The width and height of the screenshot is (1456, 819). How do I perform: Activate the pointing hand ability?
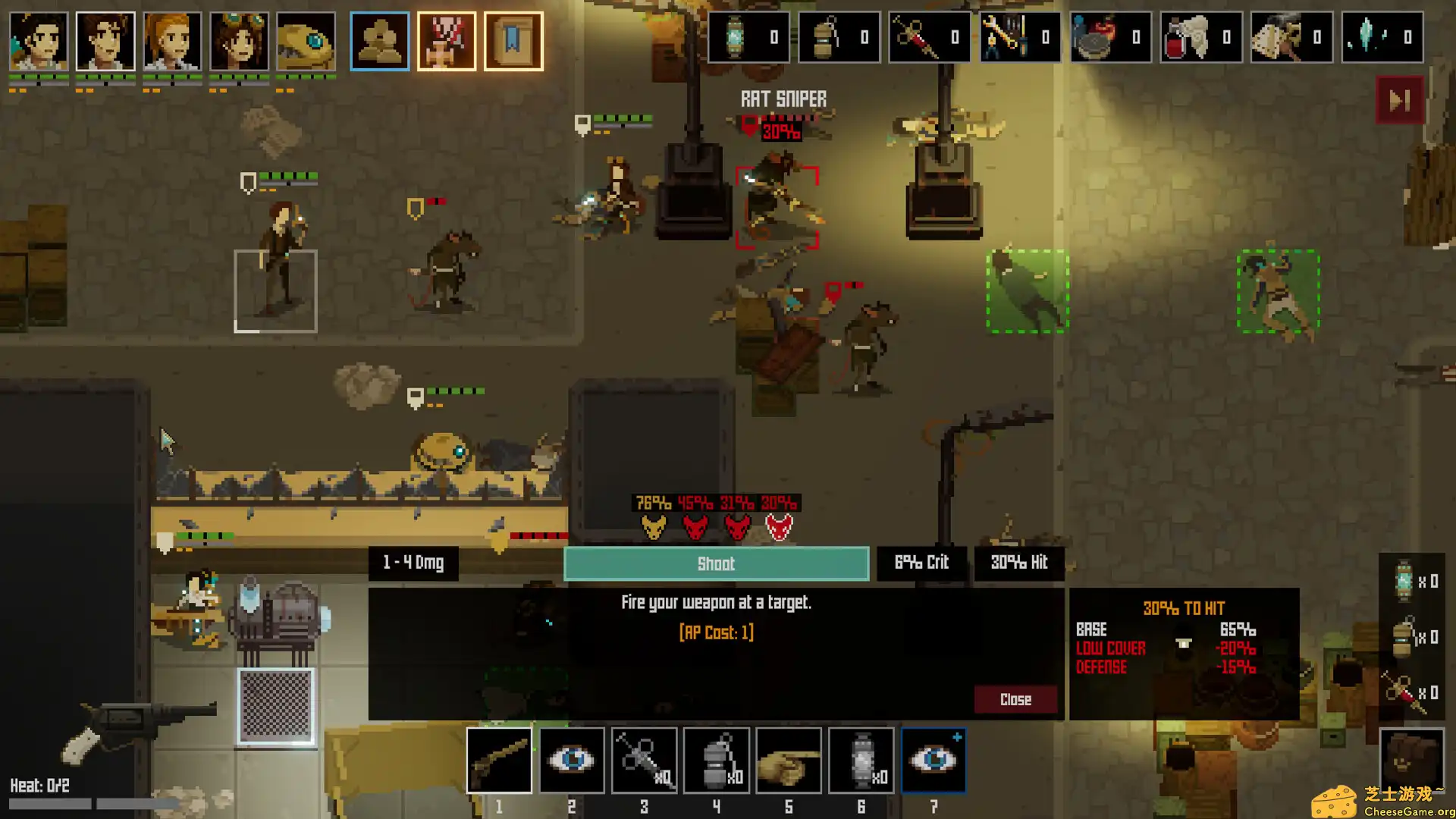tap(789, 760)
